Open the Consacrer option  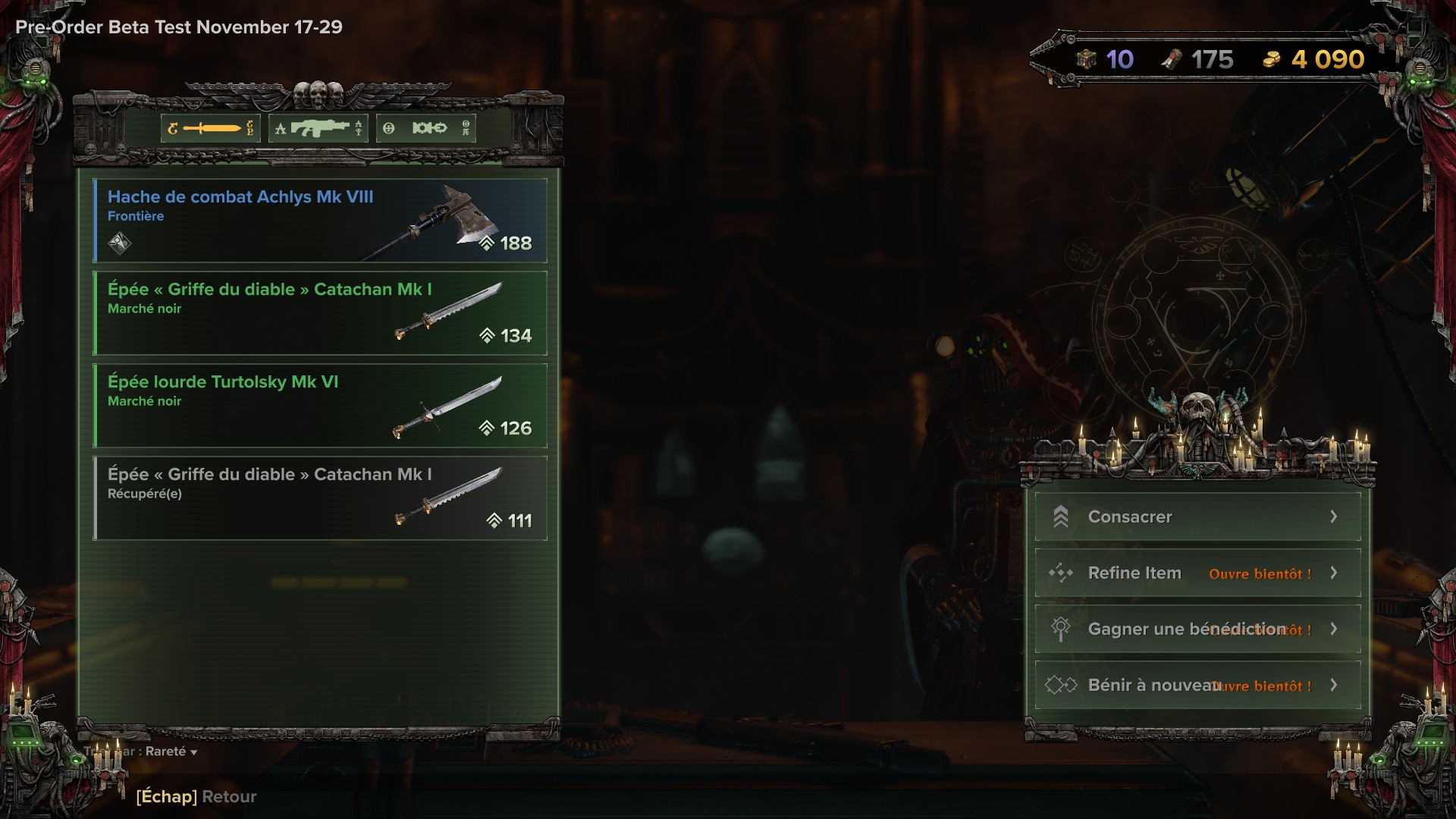click(1197, 517)
